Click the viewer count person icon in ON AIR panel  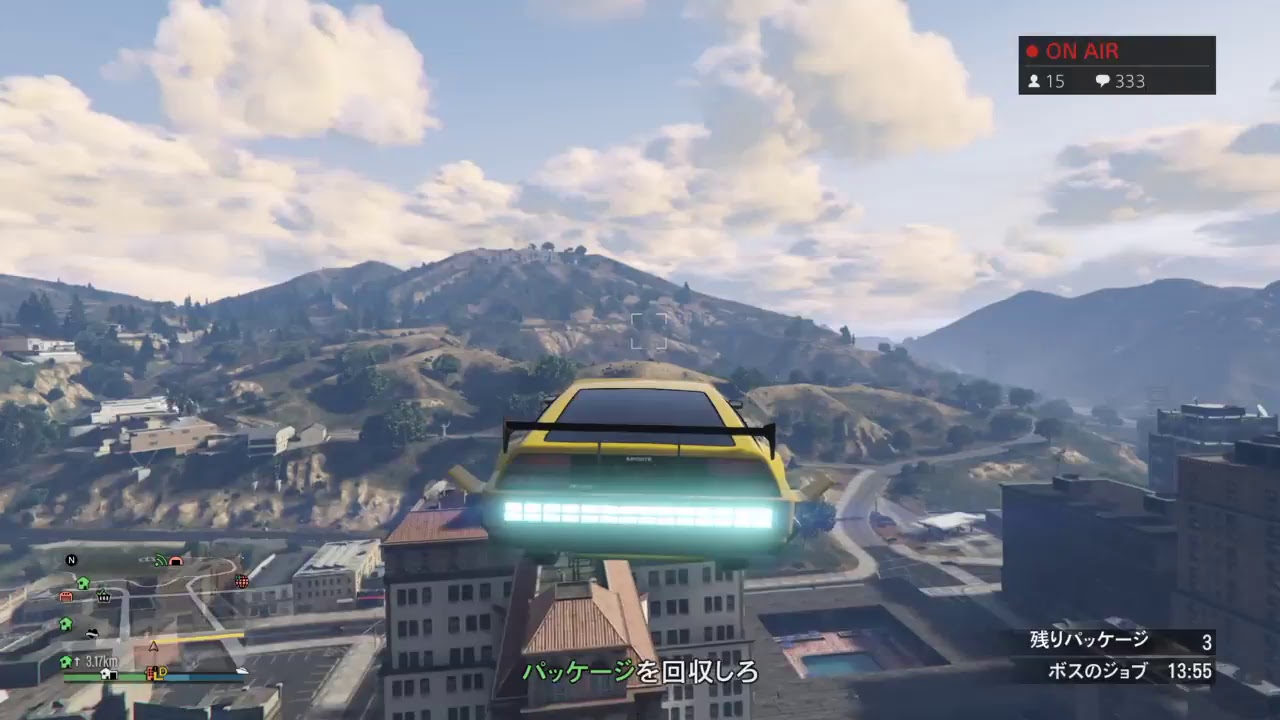coord(1032,82)
